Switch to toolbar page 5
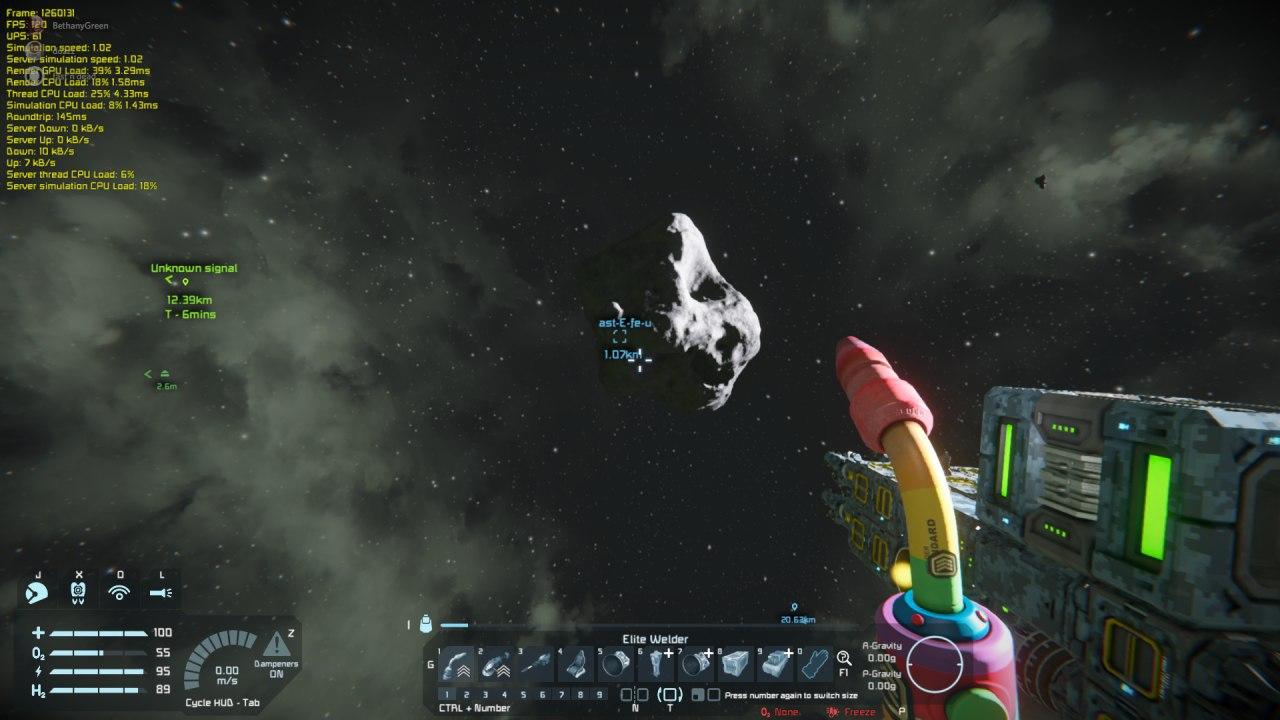The image size is (1280, 720). point(523,694)
